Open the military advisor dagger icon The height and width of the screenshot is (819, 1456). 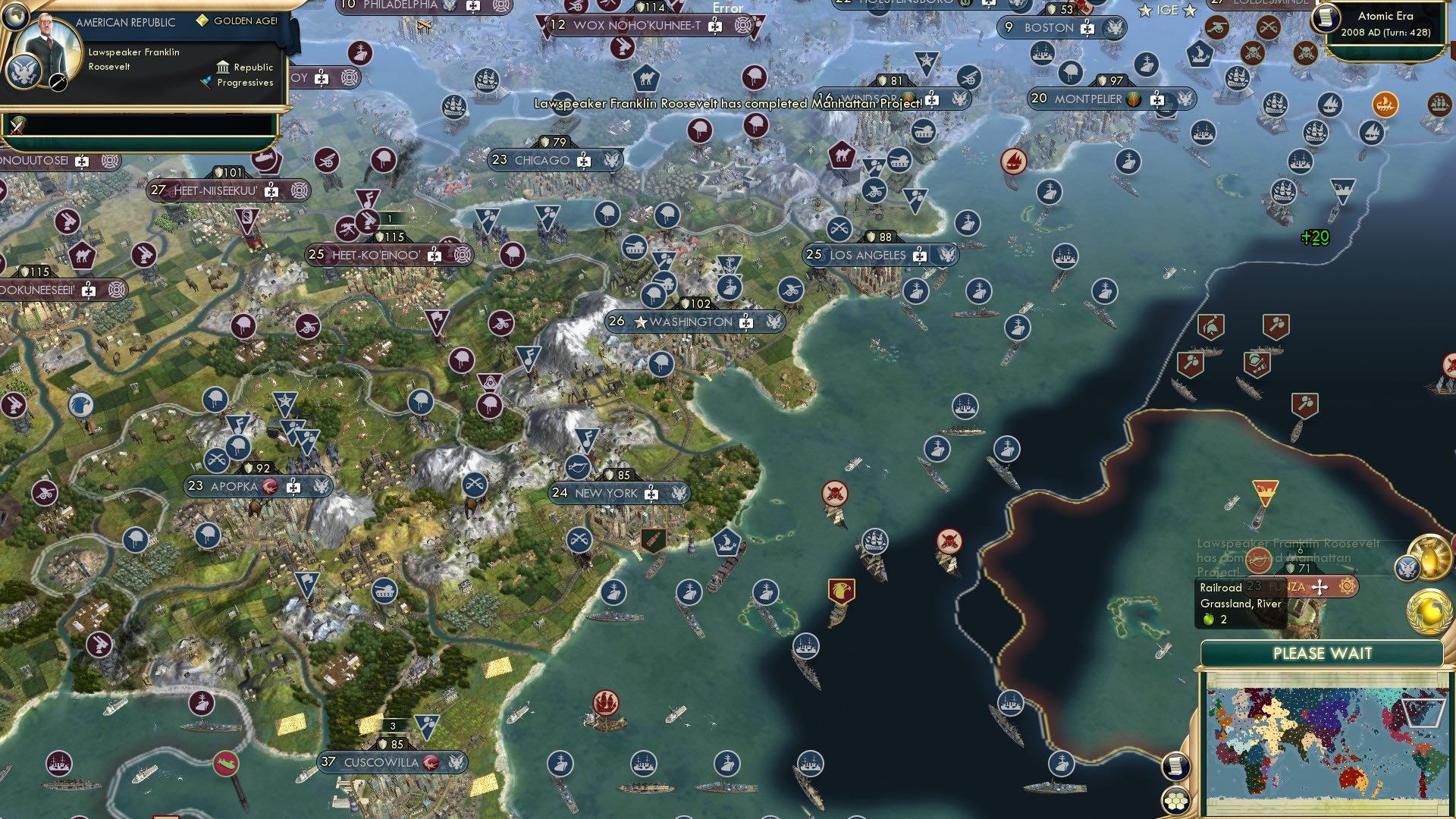click(x=58, y=83)
